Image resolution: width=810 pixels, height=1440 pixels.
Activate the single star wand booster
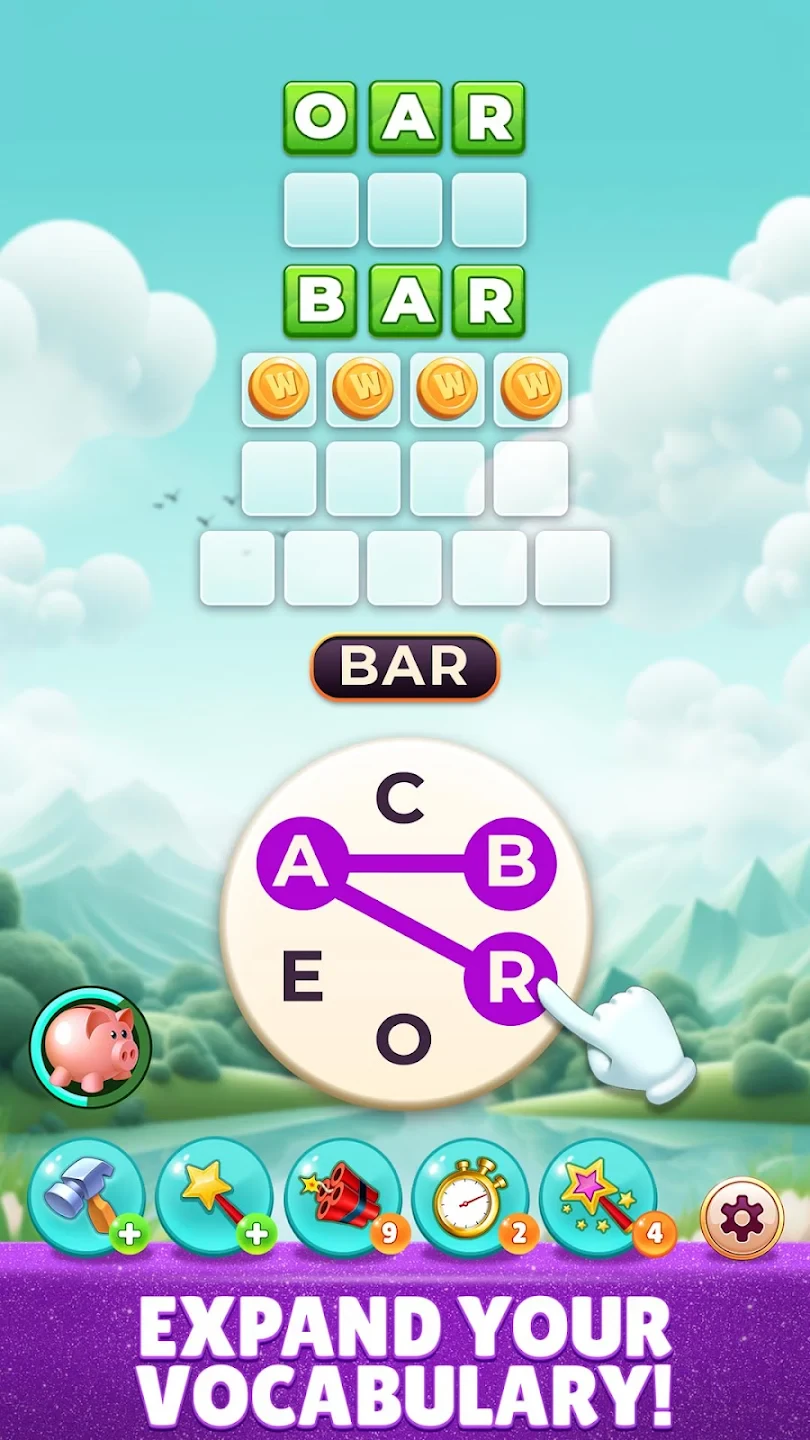pyautogui.click(x=214, y=1196)
